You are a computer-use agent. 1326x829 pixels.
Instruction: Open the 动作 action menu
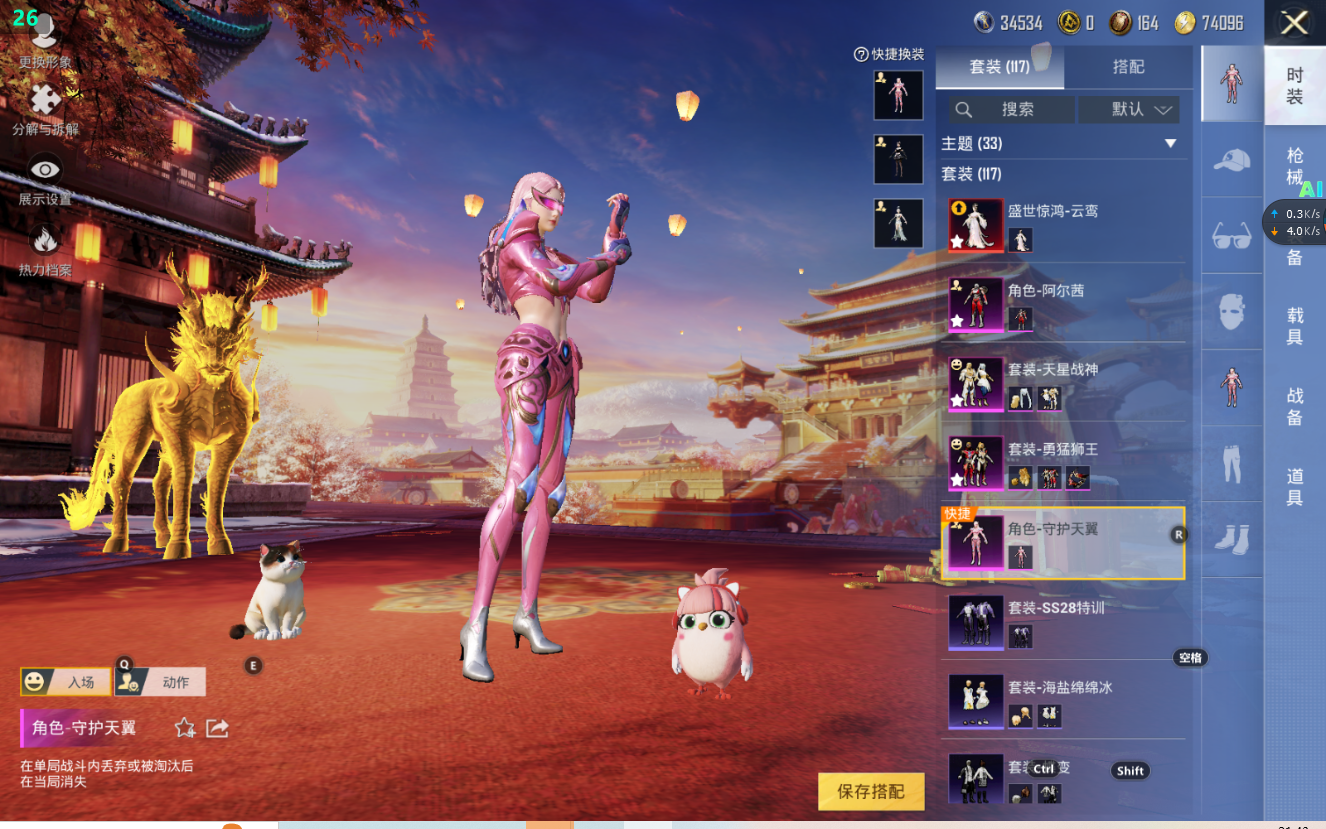(160, 682)
